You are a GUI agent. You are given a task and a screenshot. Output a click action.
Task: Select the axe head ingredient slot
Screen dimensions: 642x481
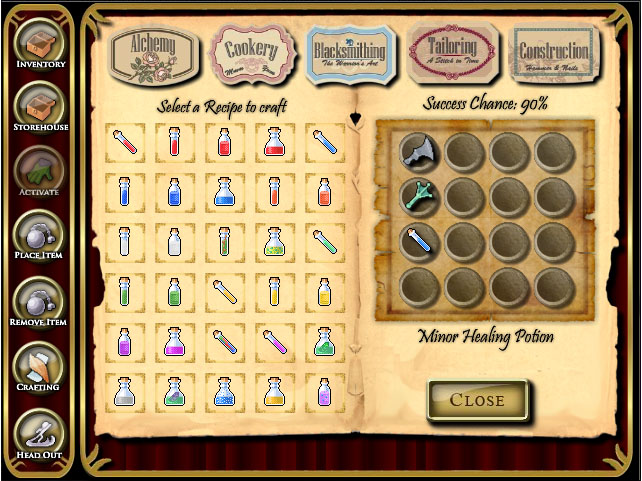(416, 152)
